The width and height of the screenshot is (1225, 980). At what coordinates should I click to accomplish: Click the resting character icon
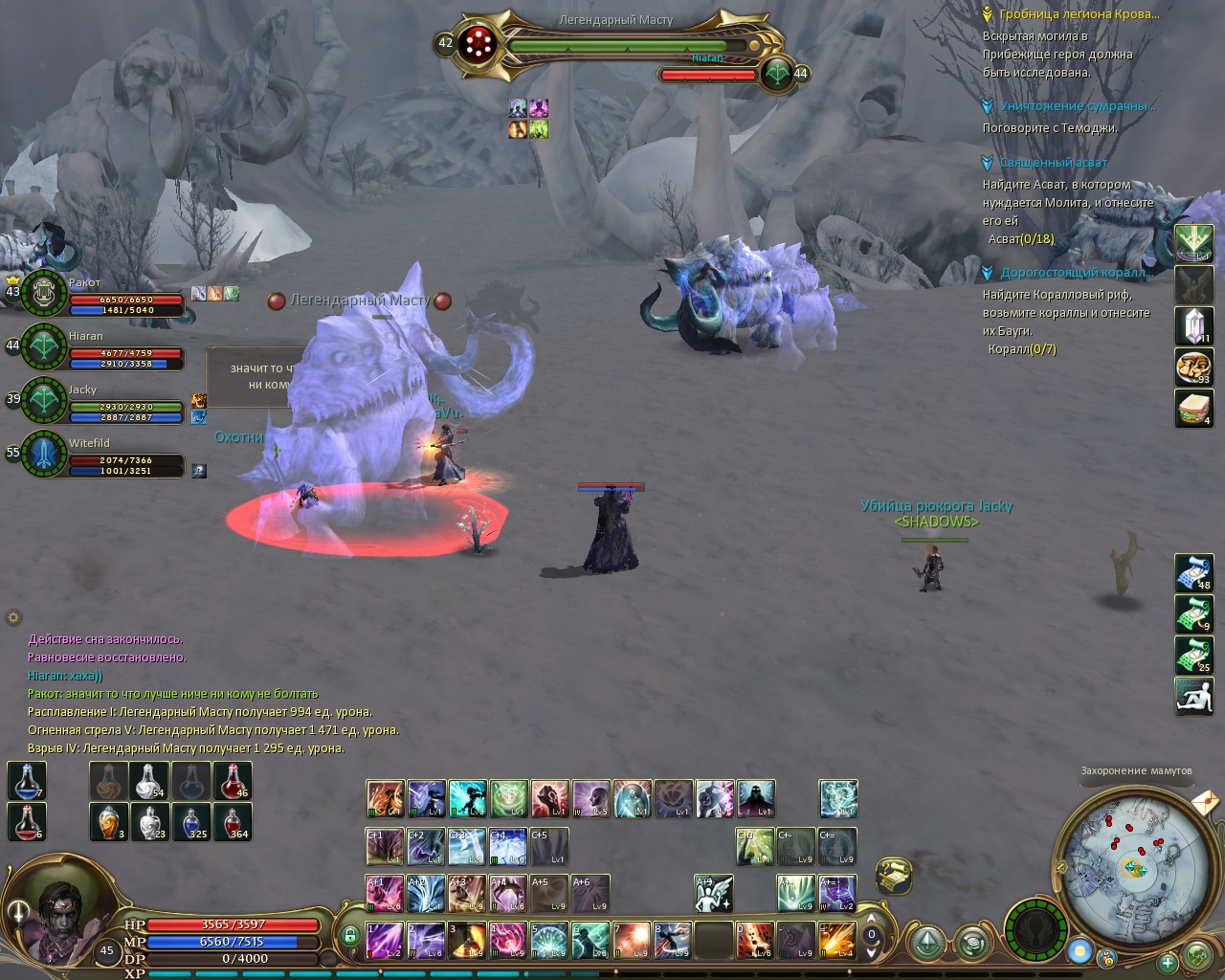click(1193, 697)
